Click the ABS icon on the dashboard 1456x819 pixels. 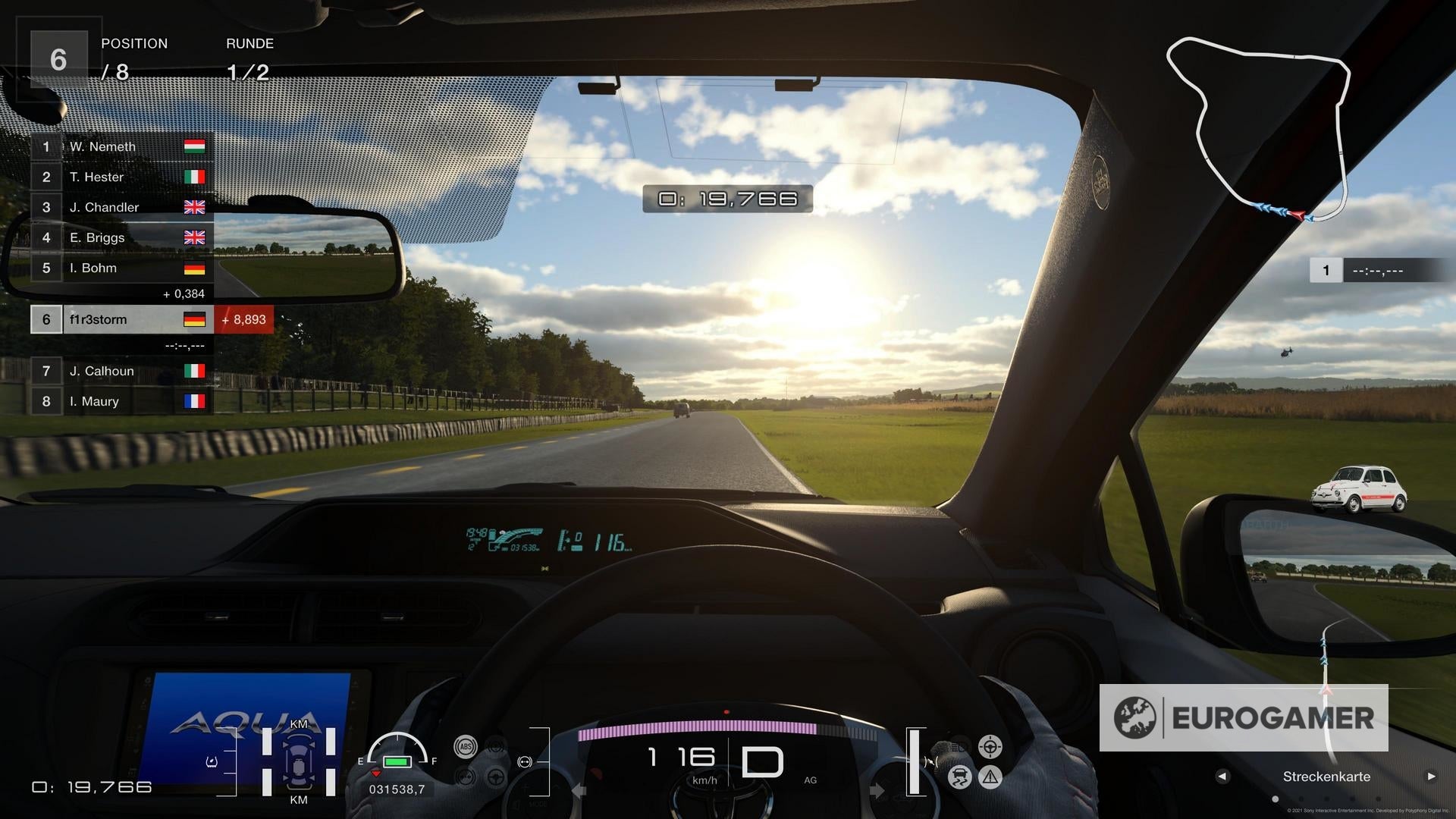coord(466,746)
